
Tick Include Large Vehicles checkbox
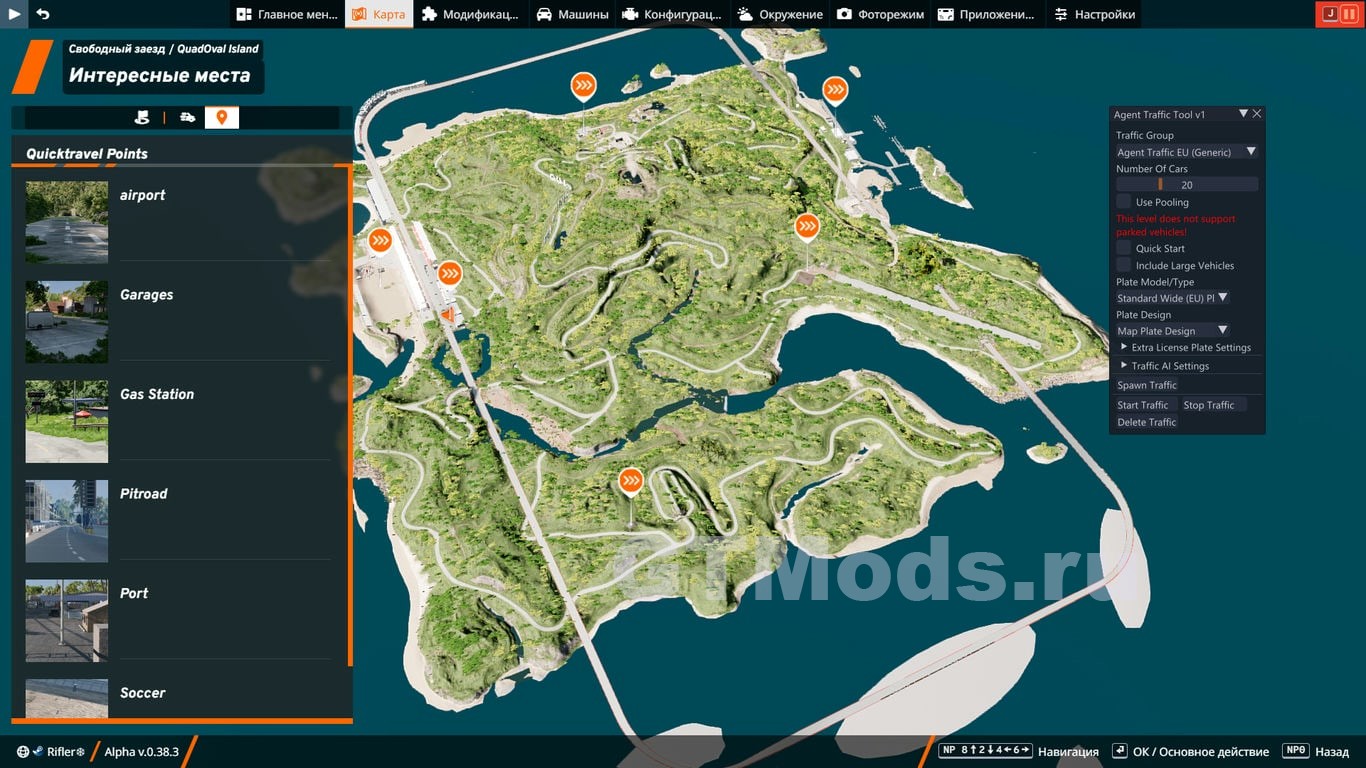click(1124, 265)
